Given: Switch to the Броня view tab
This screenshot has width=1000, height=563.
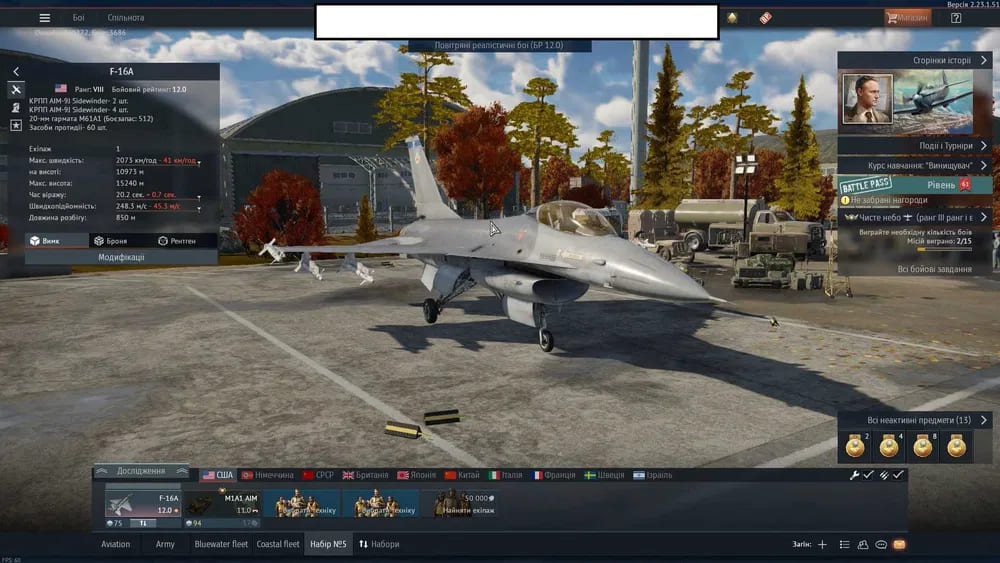Looking at the screenshot, I should pyautogui.click(x=110, y=241).
